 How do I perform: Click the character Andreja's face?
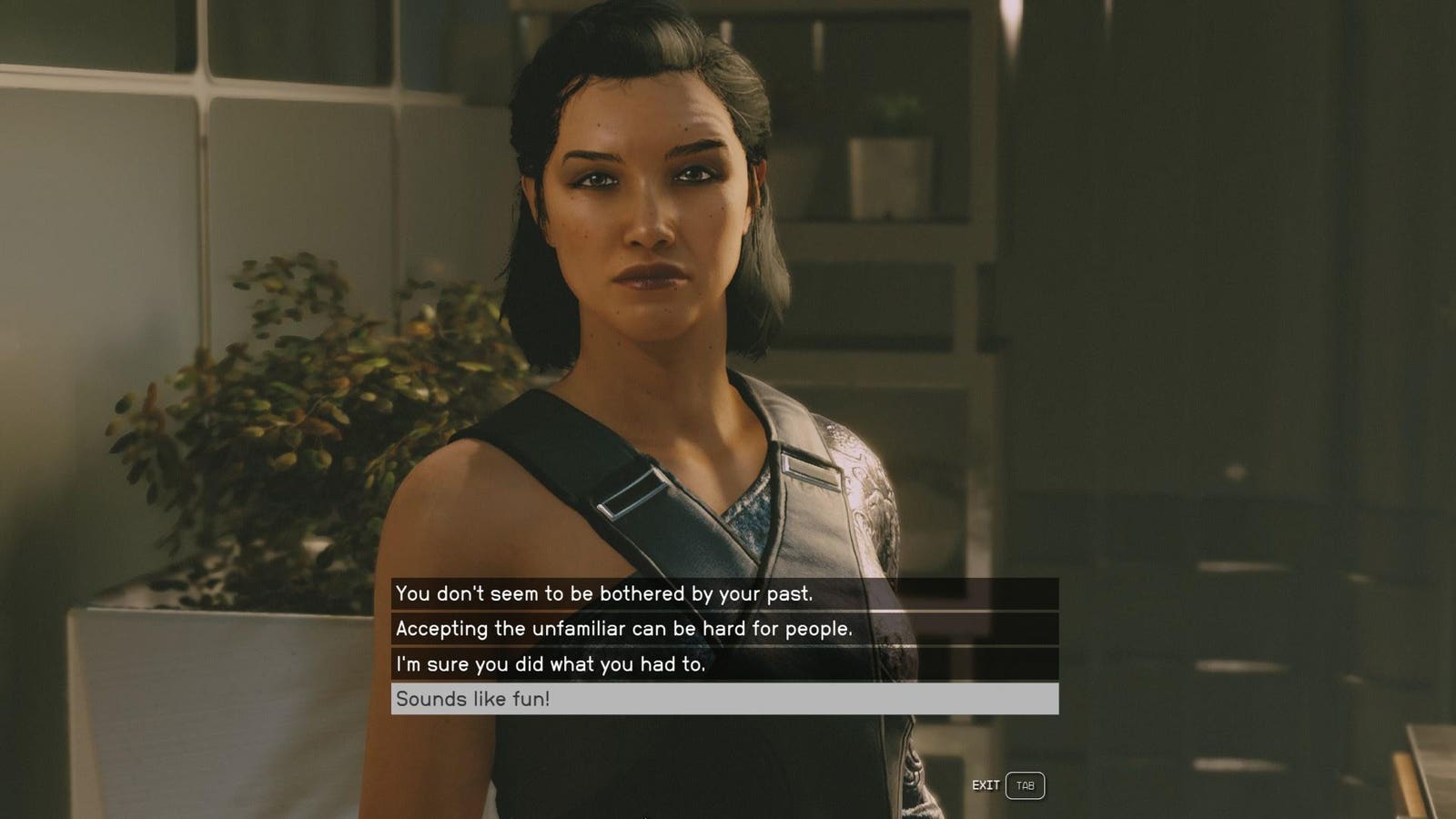pos(646,209)
